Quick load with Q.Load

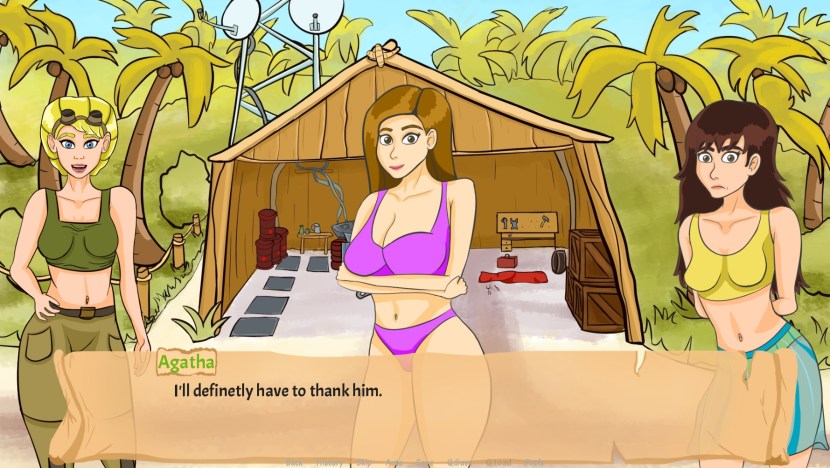[498, 463]
